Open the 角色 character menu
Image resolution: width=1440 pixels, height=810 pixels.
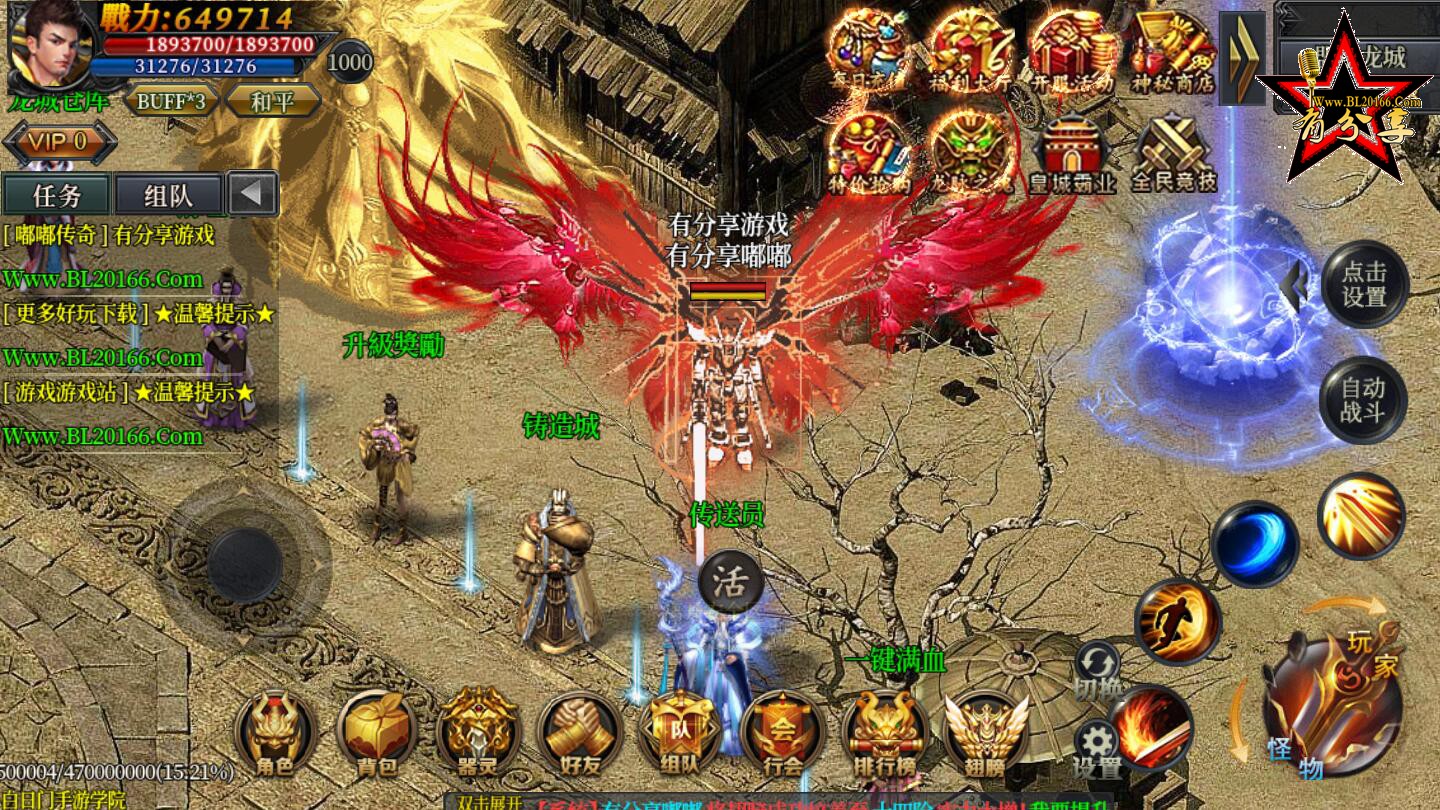tap(274, 735)
